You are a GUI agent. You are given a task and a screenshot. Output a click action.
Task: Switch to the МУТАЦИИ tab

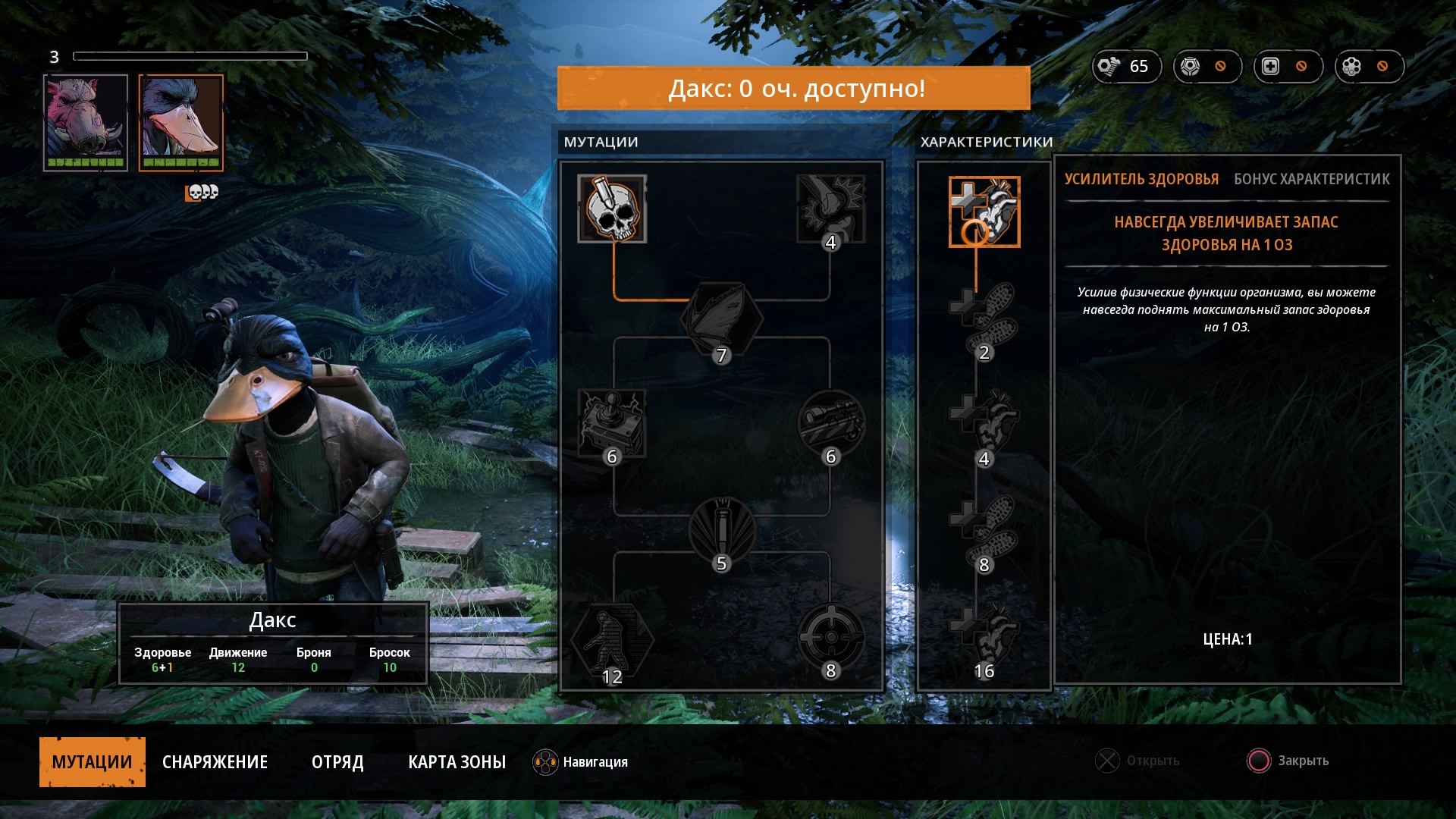point(92,761)
